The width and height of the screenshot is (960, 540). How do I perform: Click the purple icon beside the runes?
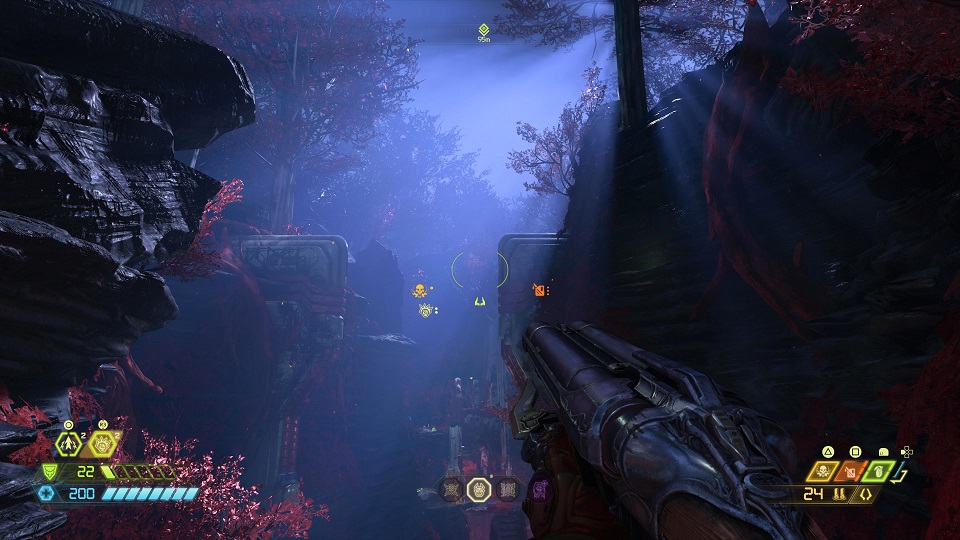click(x=539, y=488)
